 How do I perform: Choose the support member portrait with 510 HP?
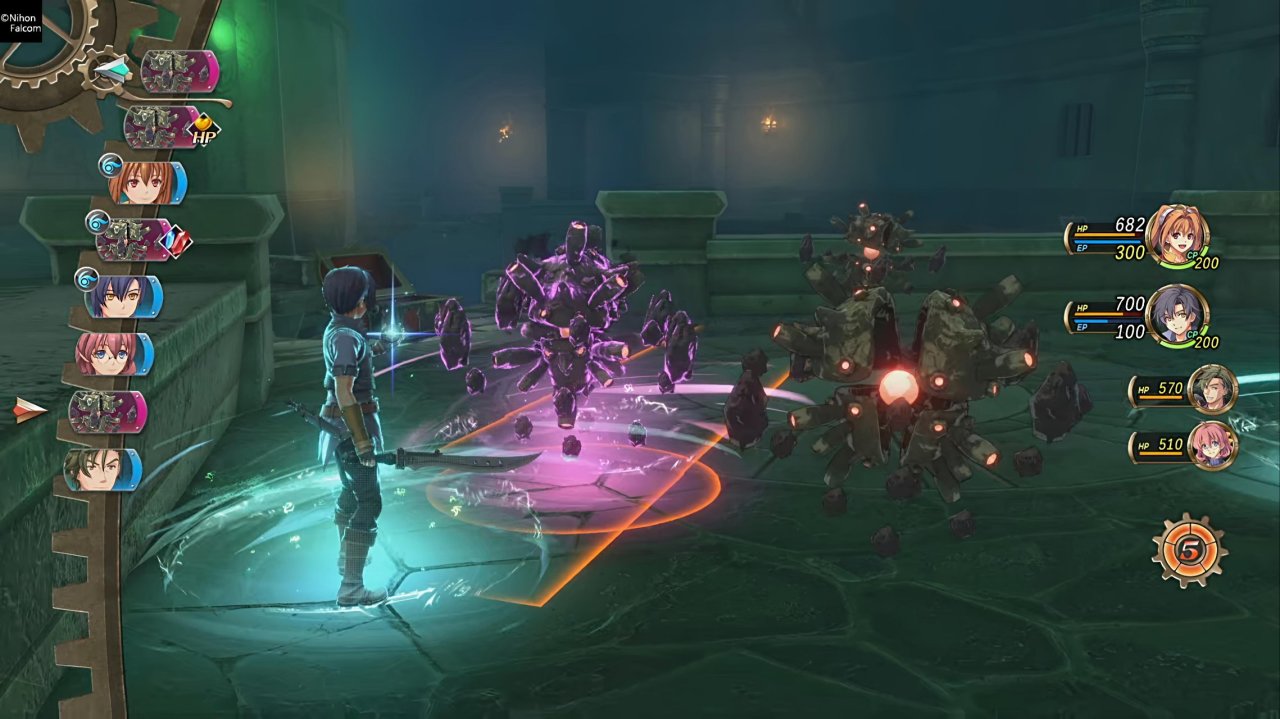click(x=1213, y=445)
